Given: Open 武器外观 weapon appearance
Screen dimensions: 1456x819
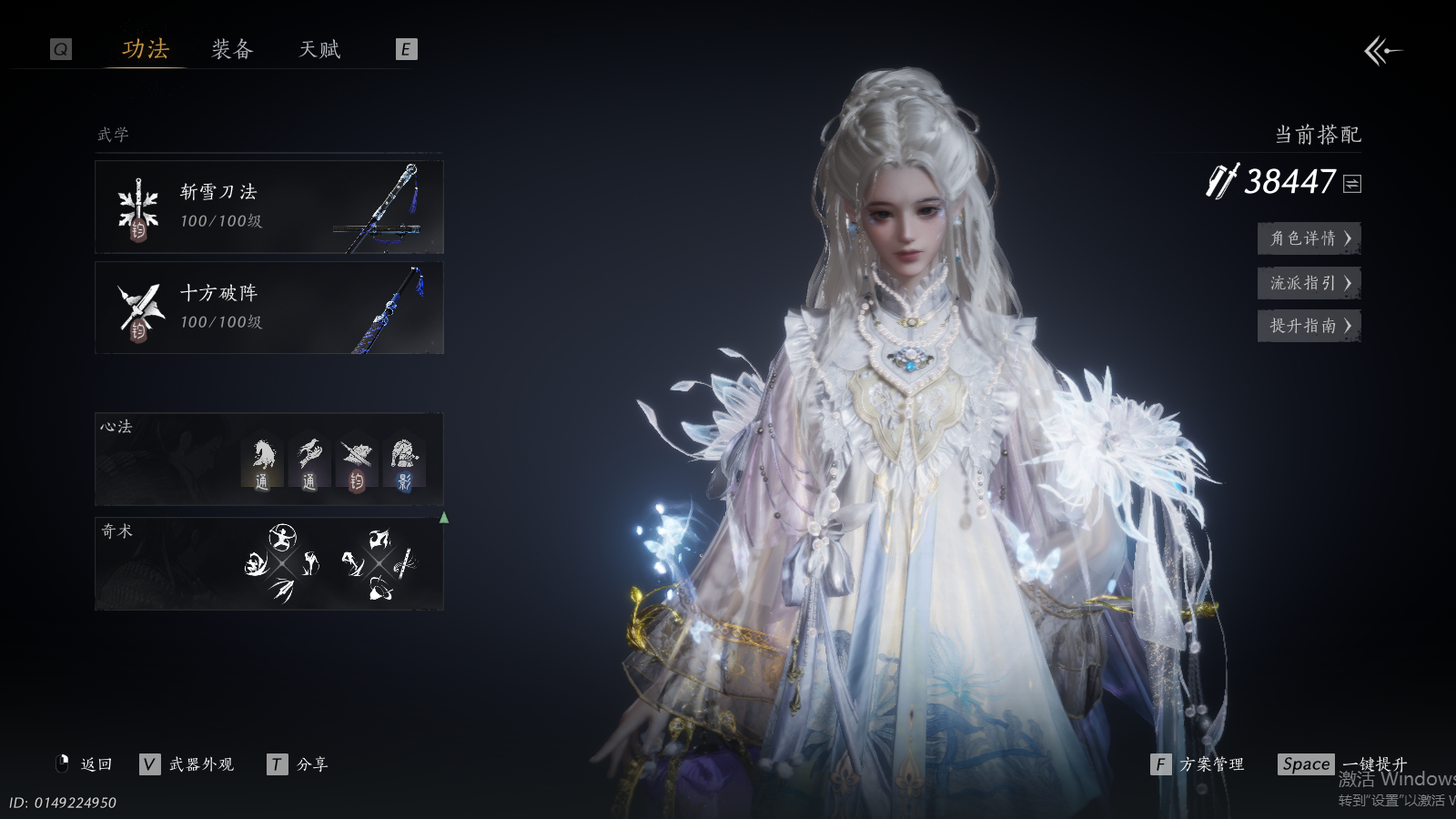Looking at the screenshot, I should click(x=187, y=764).
